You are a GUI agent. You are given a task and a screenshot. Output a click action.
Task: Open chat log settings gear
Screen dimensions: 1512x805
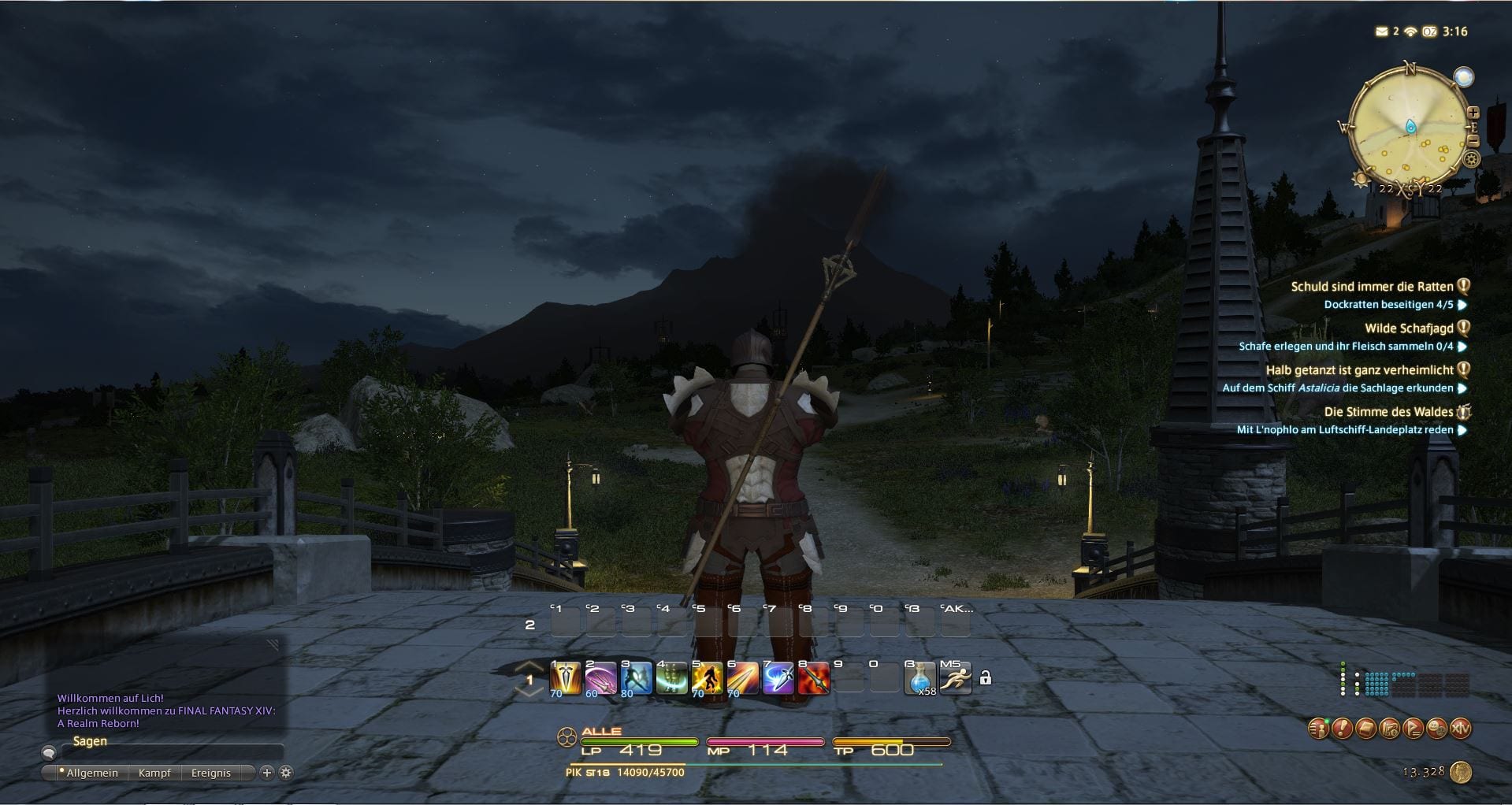(286, 773)
